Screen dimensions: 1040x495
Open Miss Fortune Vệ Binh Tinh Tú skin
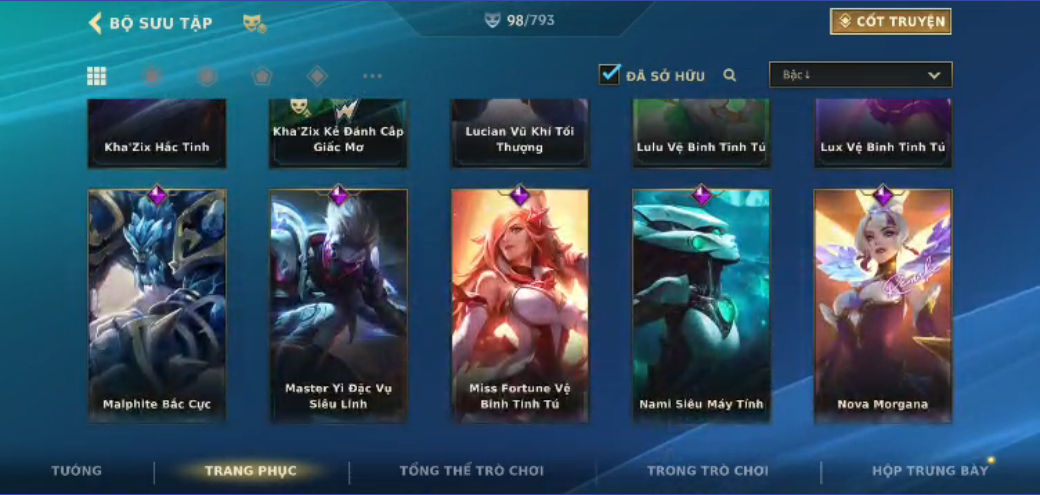tap(520, 305)
